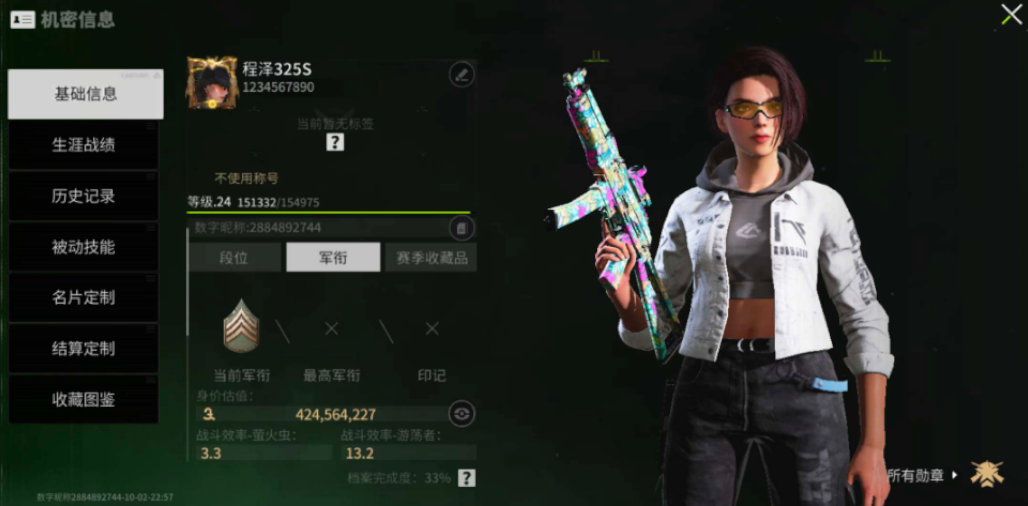
Task: Close the 机密信息 screen
Action: 1011,15
